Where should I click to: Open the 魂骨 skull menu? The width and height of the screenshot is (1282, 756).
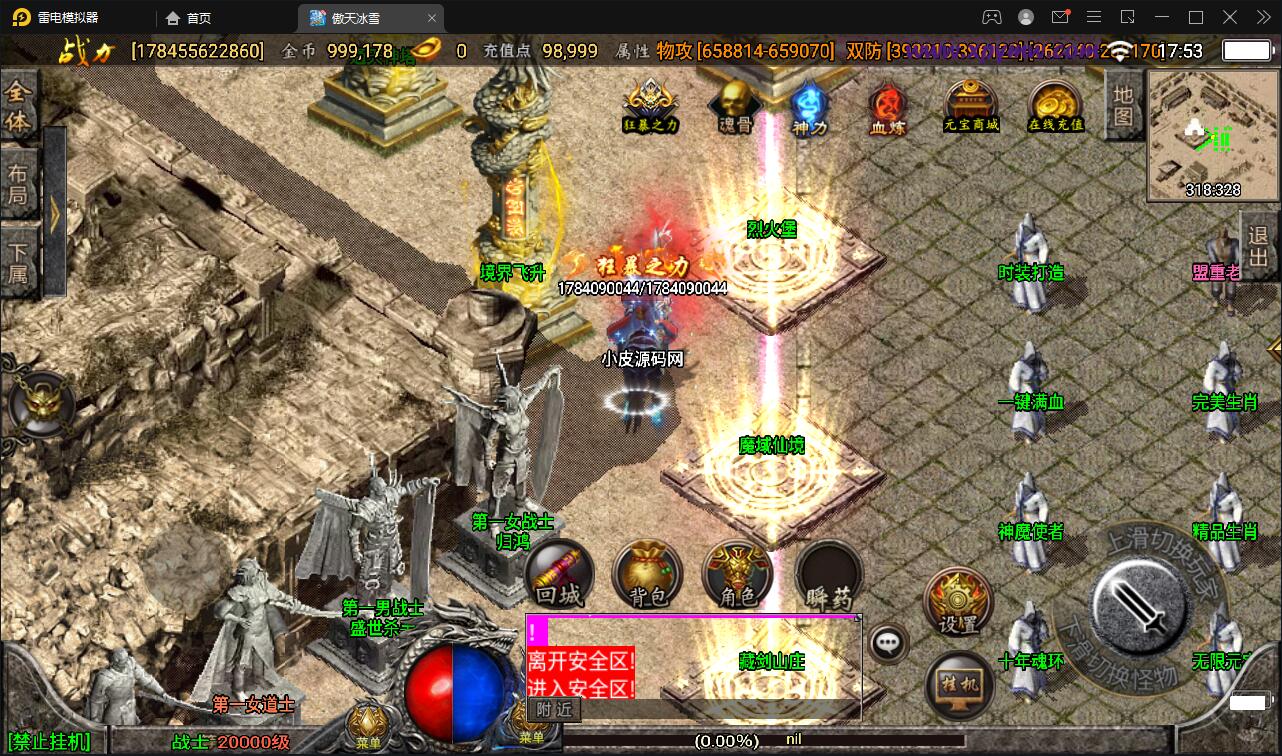(x=736, y=105)
